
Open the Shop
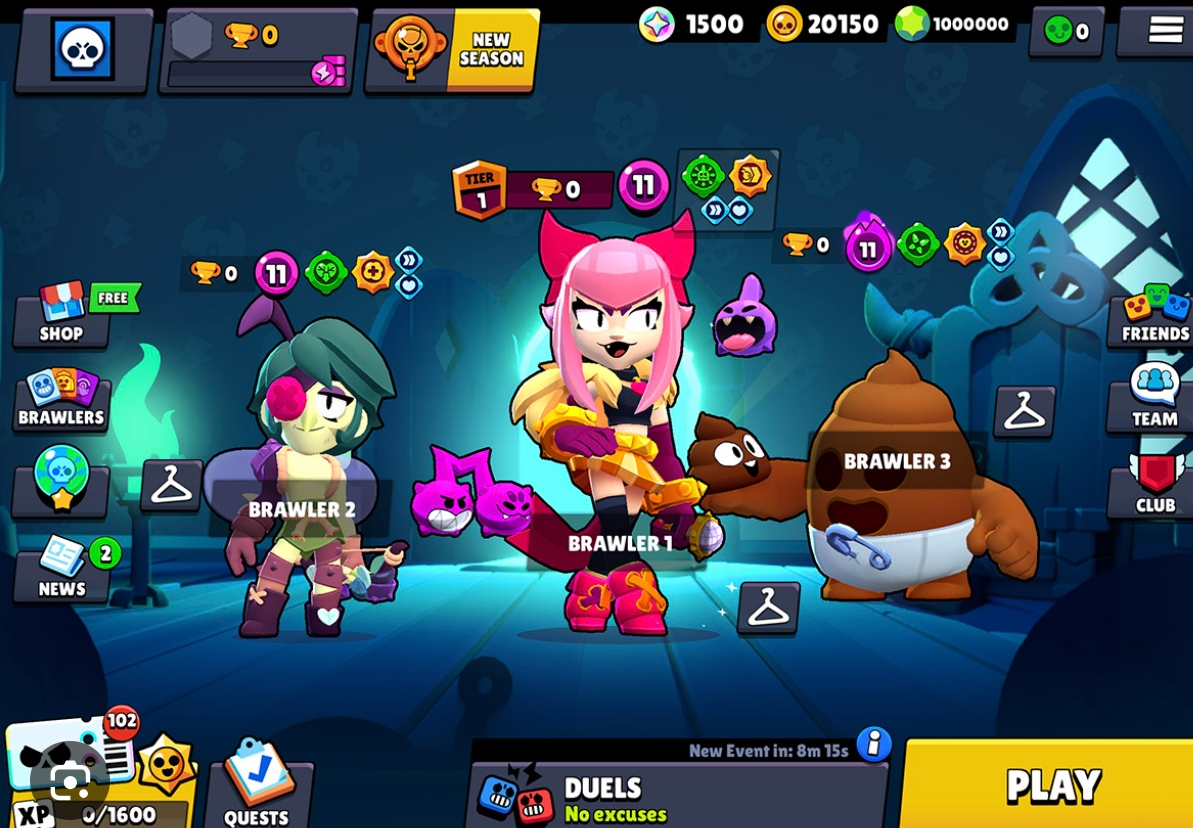tap(63, 315)
